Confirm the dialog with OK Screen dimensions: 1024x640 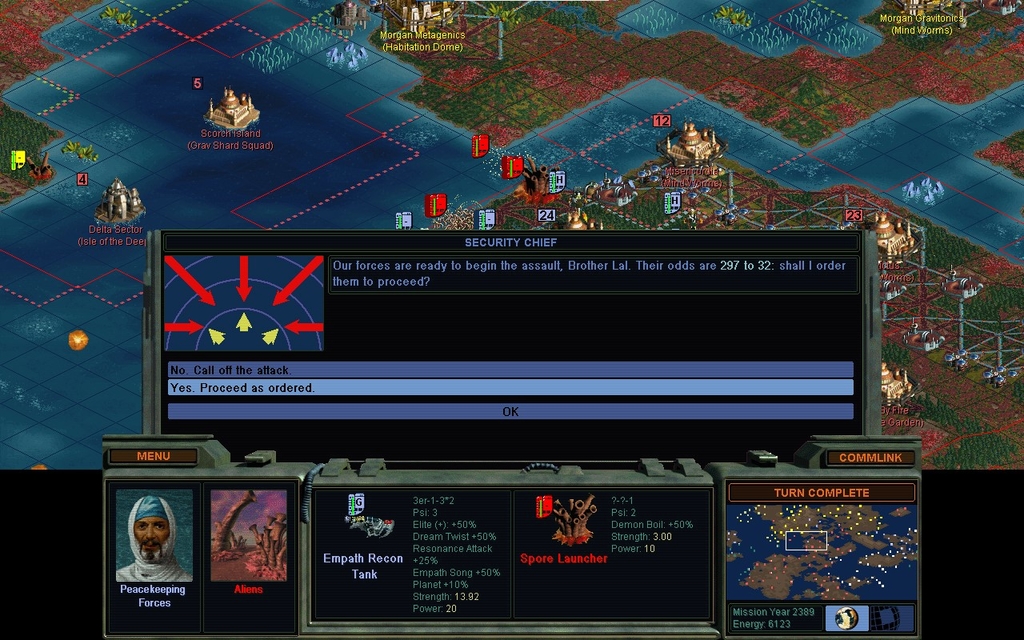[510, 411]
